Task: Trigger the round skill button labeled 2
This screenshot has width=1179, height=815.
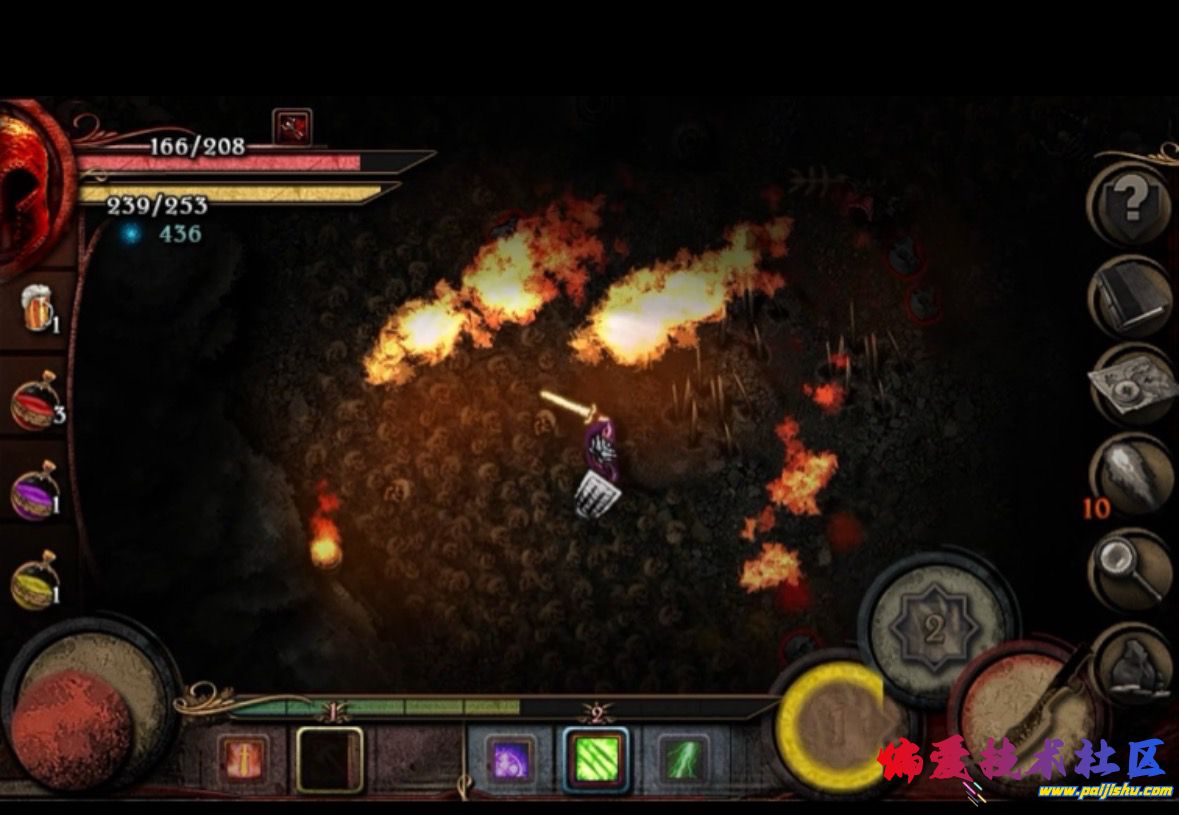Action: [935, 628]
